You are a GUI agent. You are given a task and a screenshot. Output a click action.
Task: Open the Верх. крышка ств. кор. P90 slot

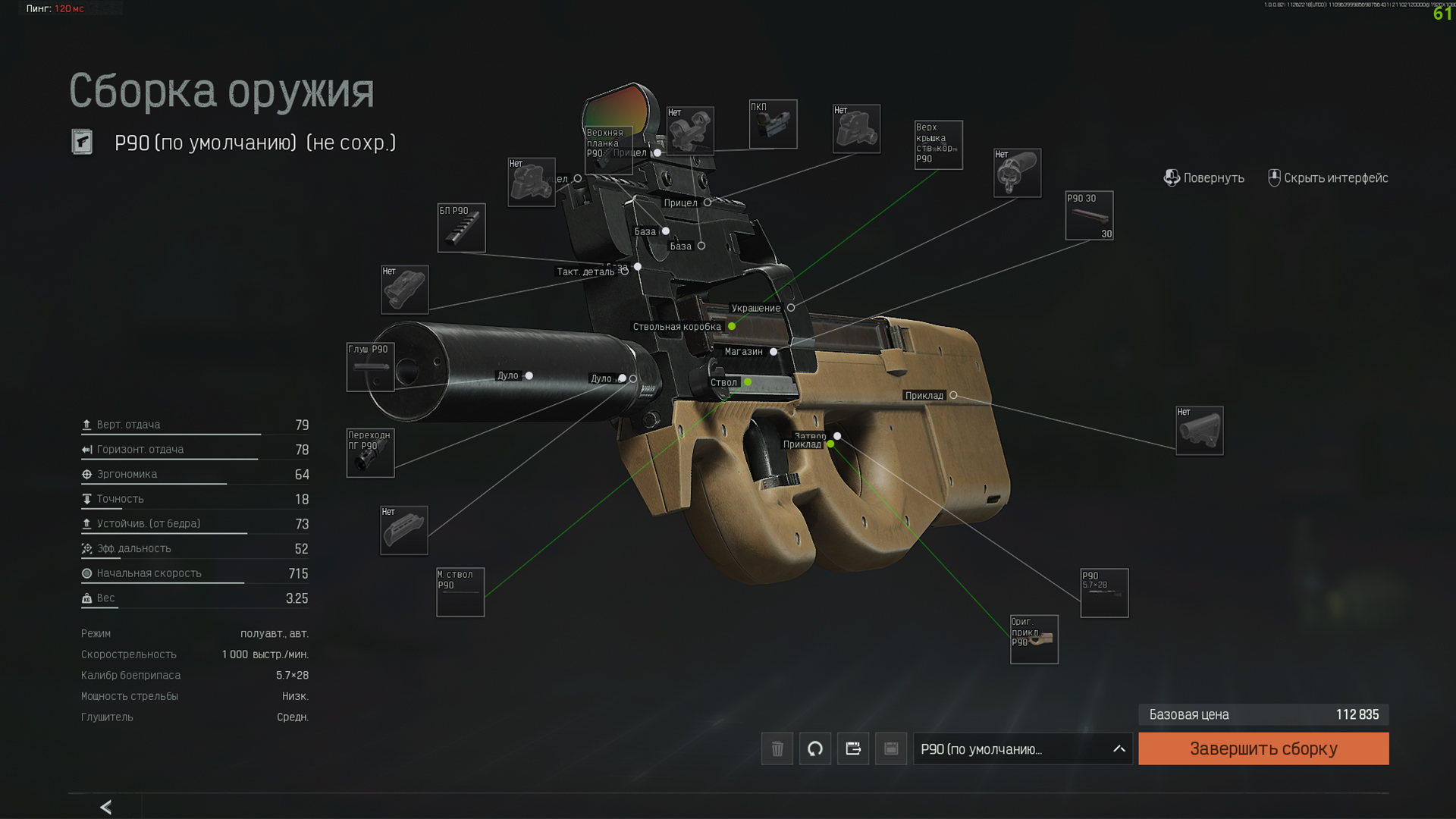pyautogui.click(x=938, y=145)
